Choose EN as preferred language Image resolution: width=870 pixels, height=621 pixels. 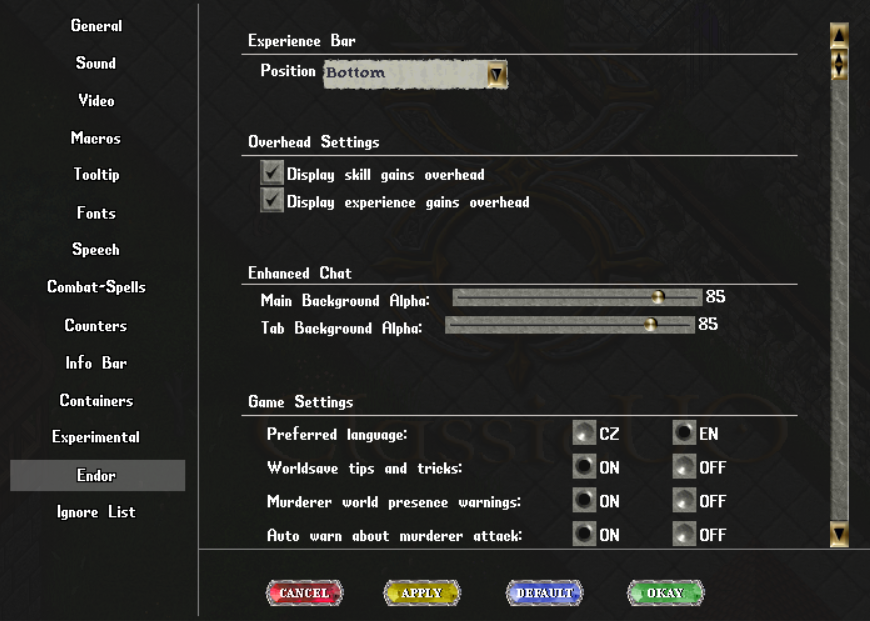coord(684,434)
